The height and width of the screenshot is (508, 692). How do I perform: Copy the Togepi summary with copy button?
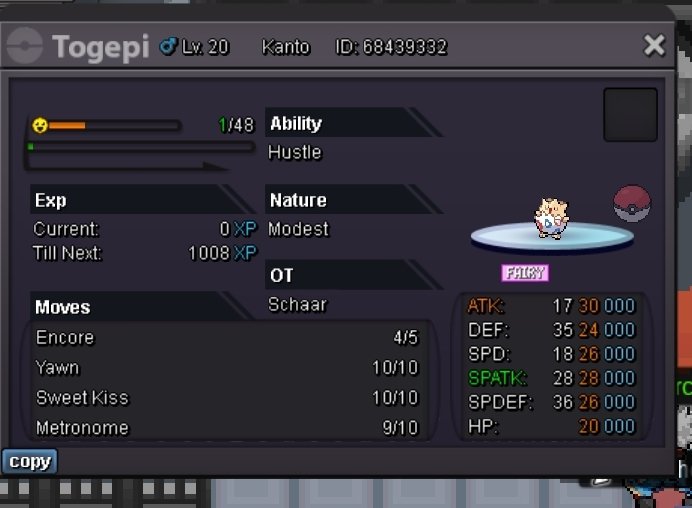(29, 461)
